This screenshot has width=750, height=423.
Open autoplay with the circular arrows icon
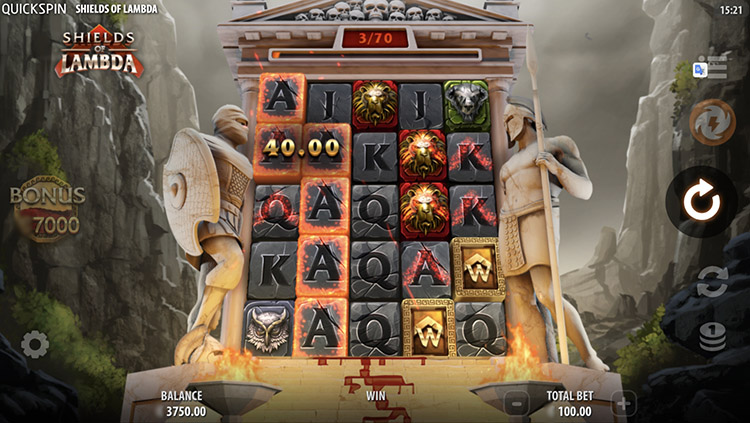coord(712,281)
